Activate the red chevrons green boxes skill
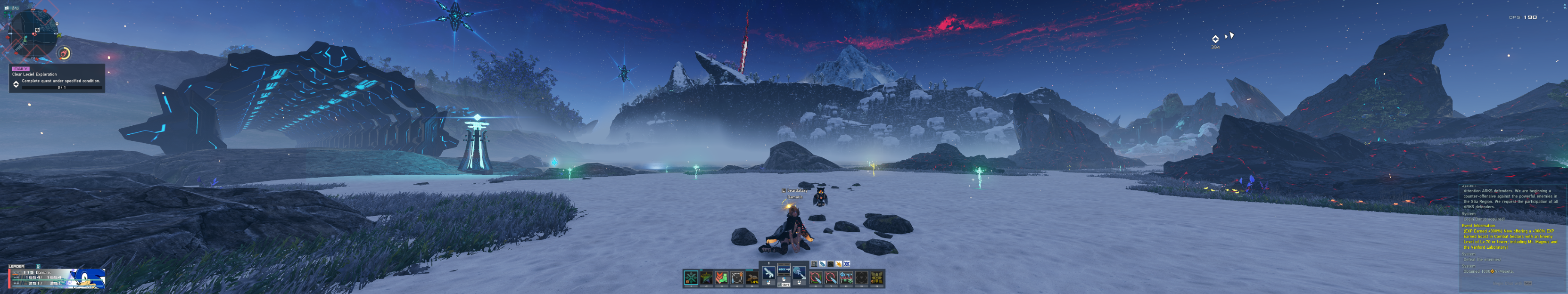This screenshot has height=294, width=1568. point(722,278)
